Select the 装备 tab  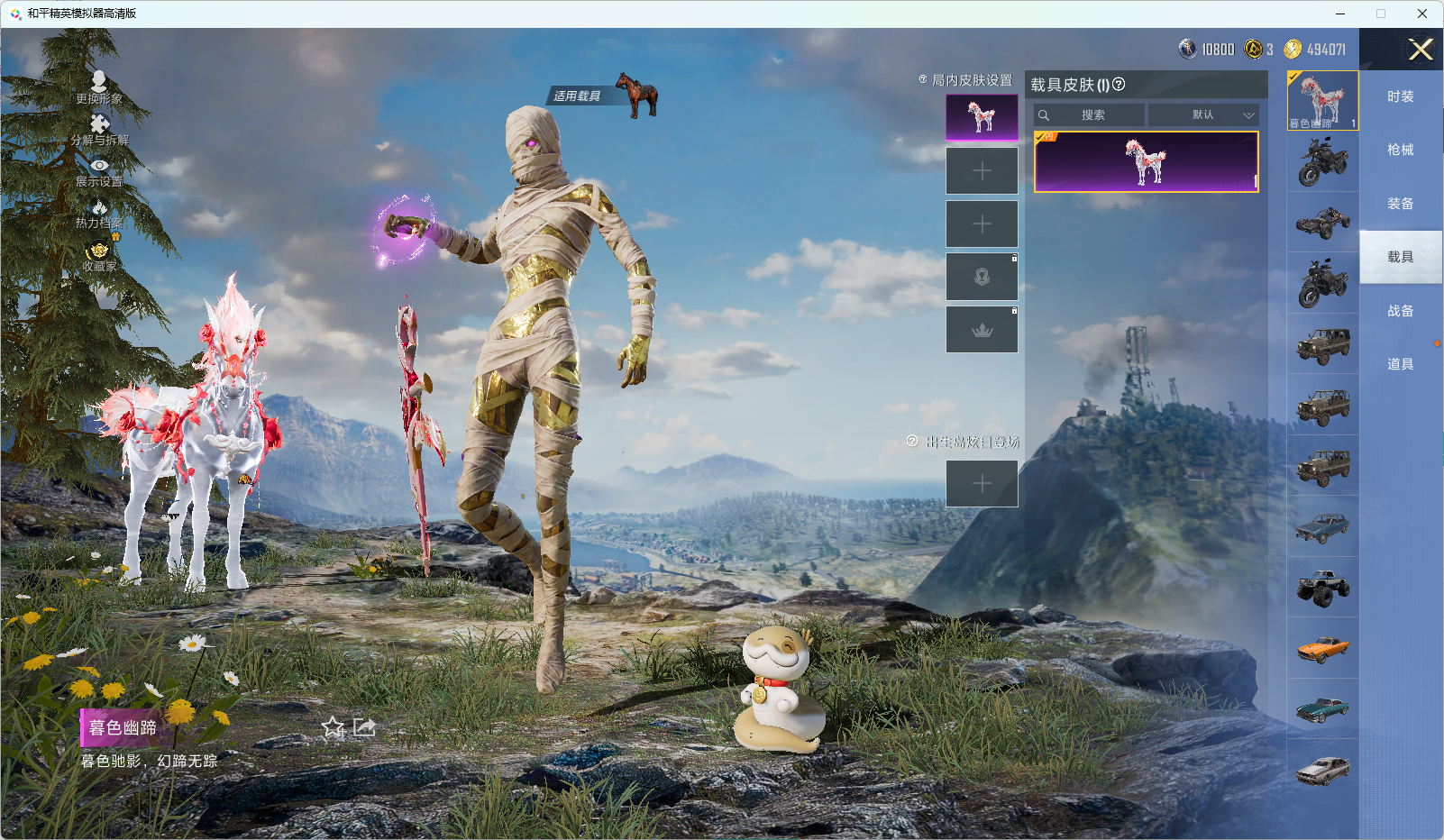coord(1400,204)
